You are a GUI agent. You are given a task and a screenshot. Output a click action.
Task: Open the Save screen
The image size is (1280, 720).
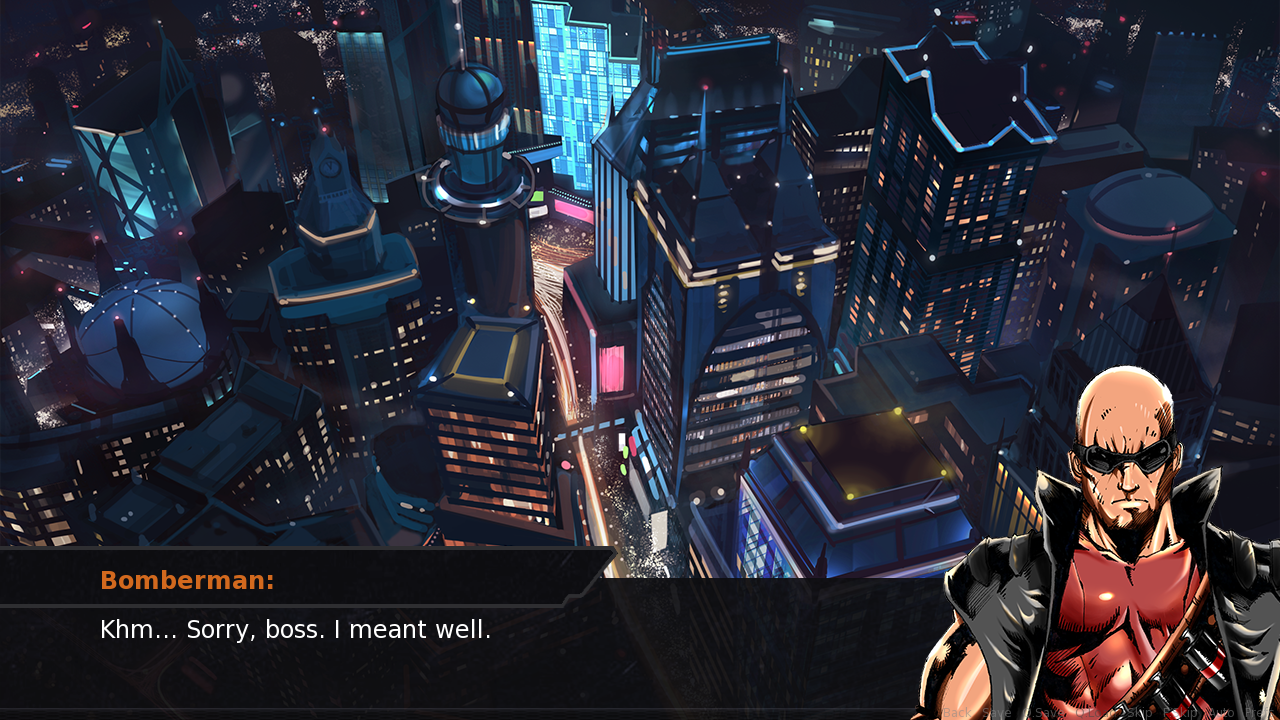point(997,713)
